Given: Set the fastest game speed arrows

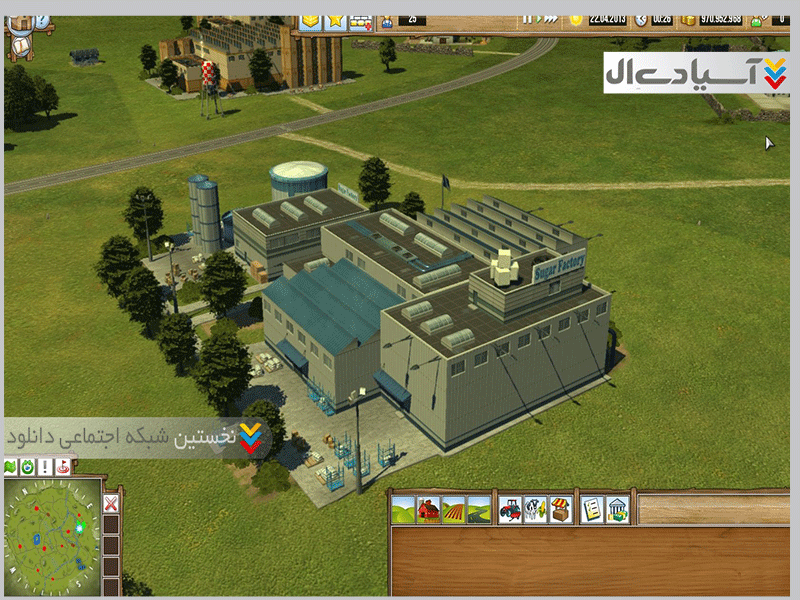Looking at the screenshot, I should pyautogui.click(x=547, y=19).
